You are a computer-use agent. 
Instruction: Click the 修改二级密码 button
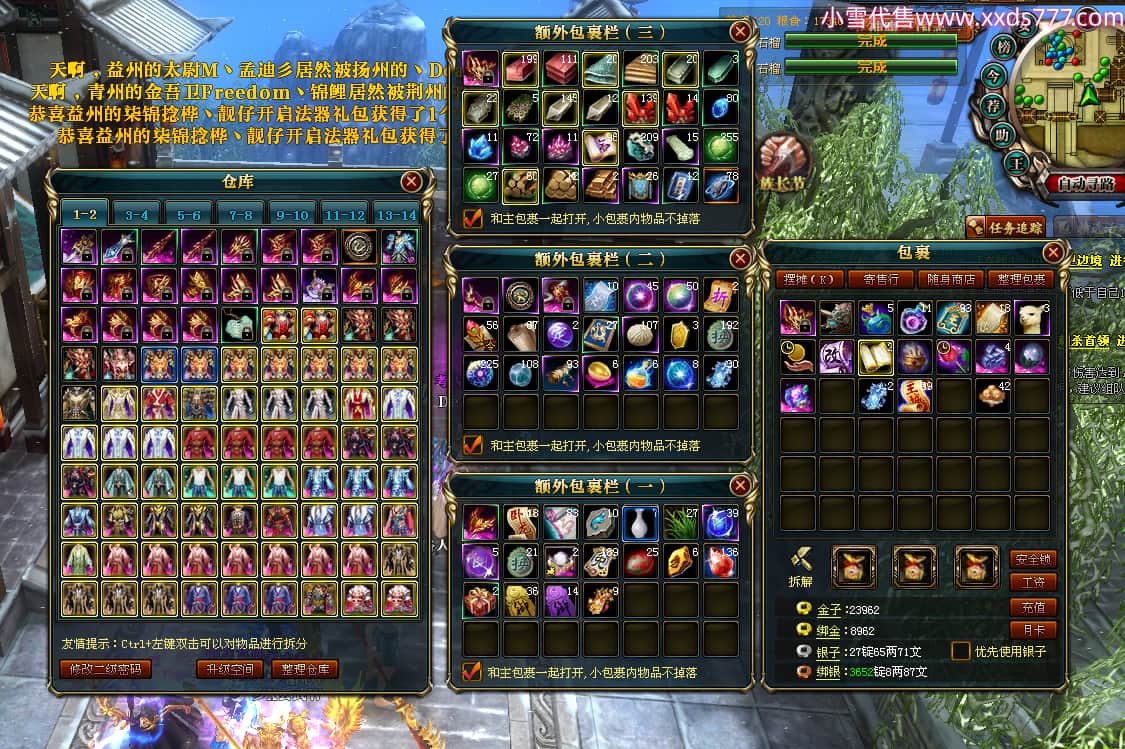point(105,669)
